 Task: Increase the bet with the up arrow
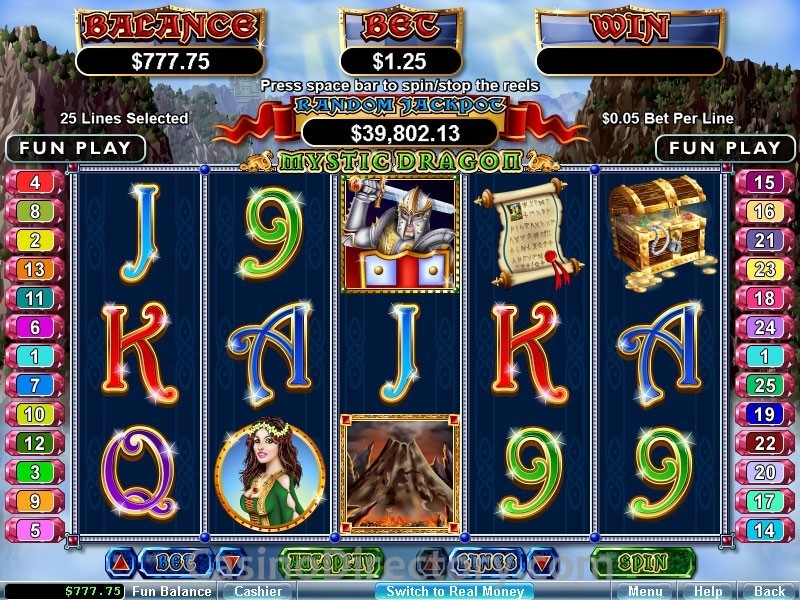121,563
